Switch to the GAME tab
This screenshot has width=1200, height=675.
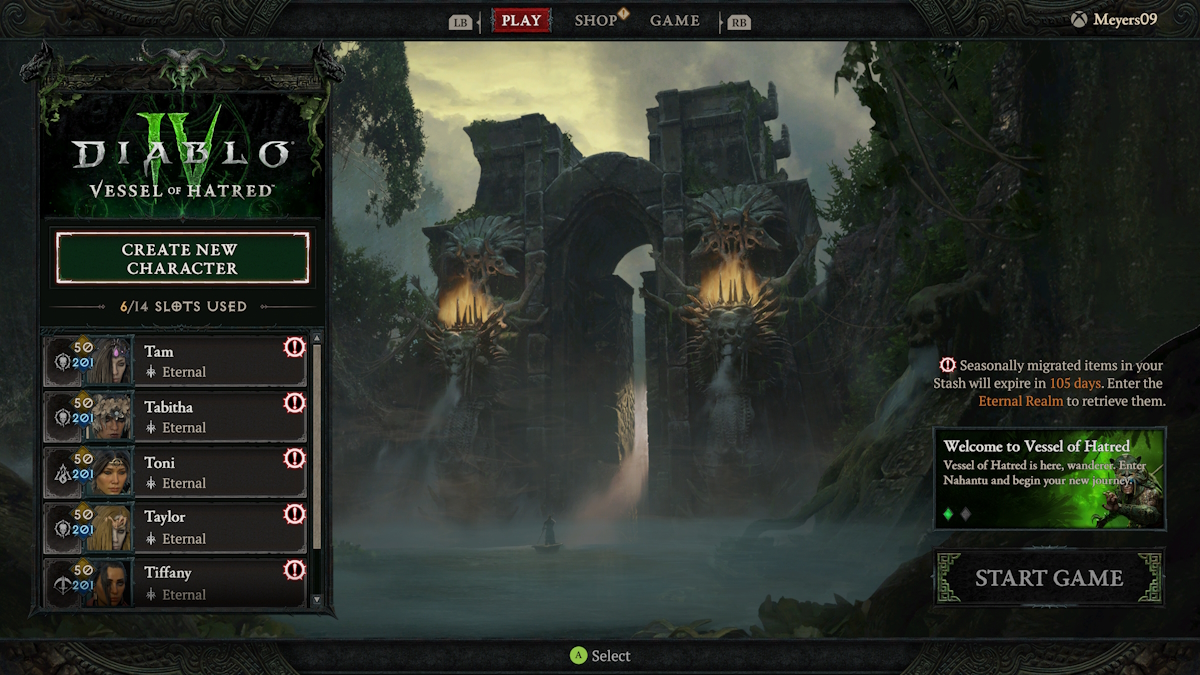tap(675, 21)
